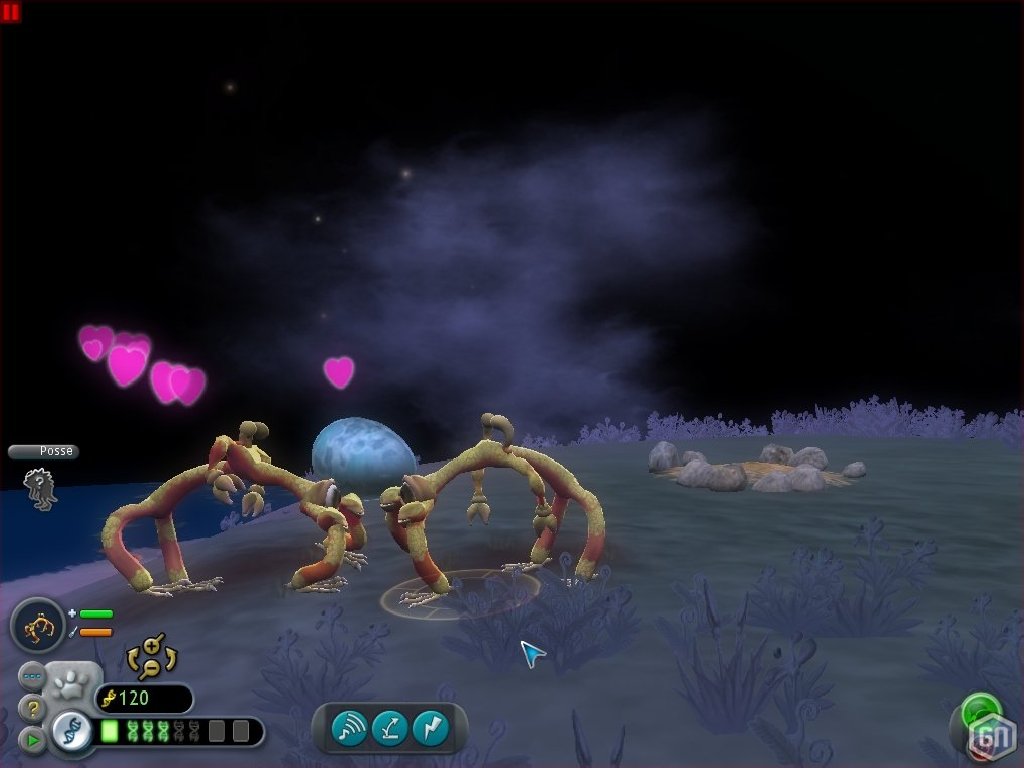Click the green play arrow button
The width and height of the screenshot is (1024, 768).
tap(32, 741)
